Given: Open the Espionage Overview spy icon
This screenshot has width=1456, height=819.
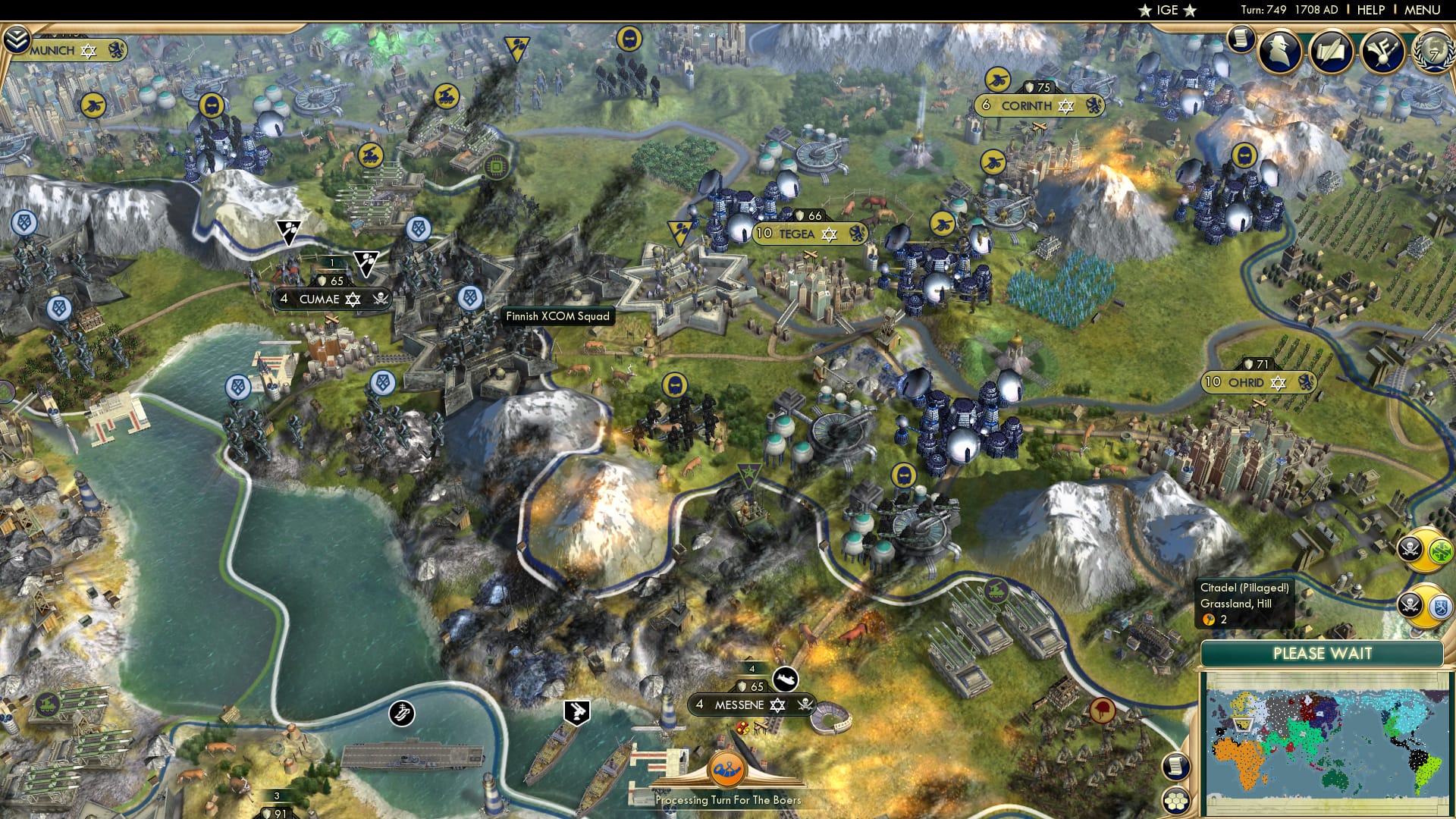Looking at the screenshot, I should pos(1279,49).
